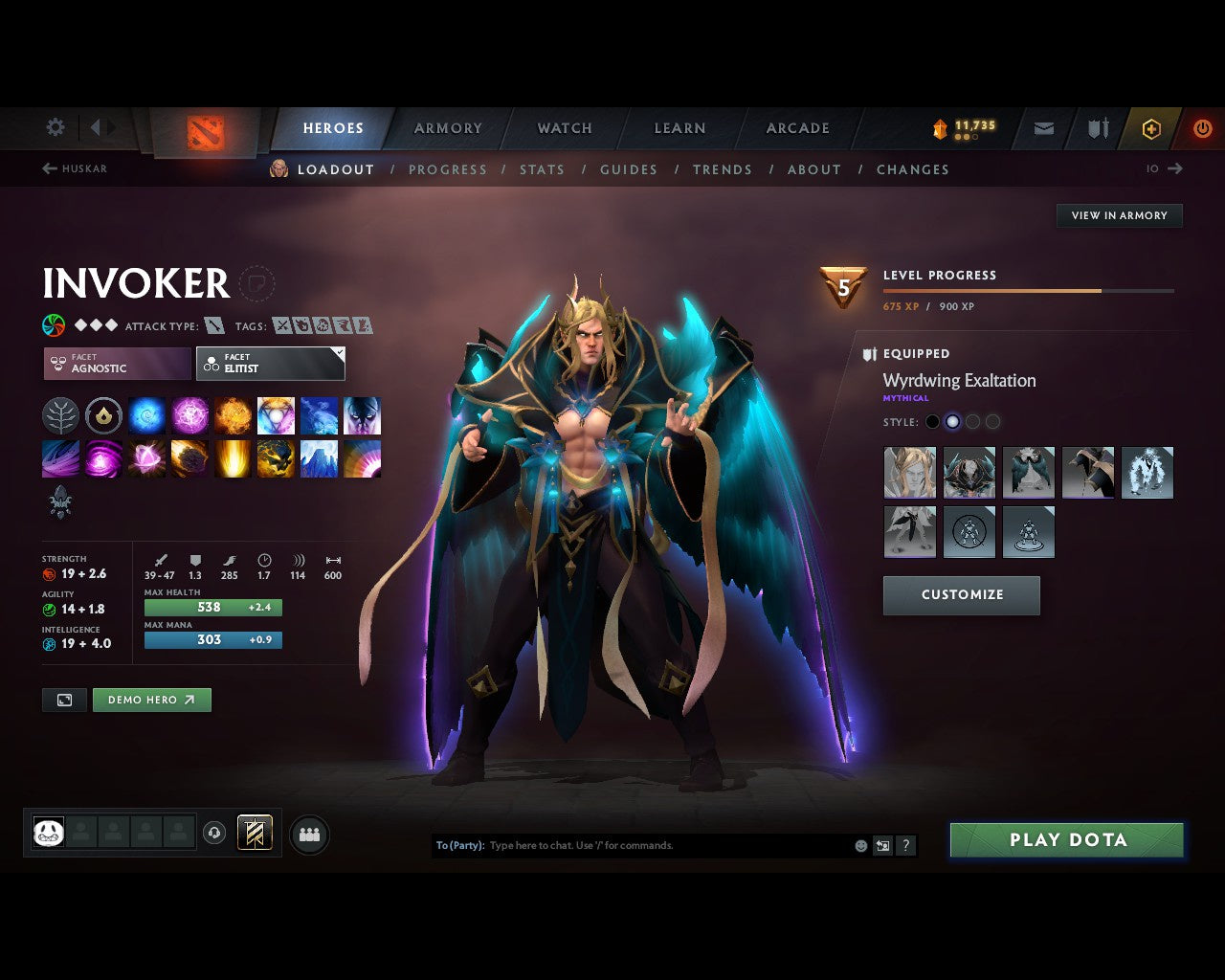Open the Arcade tab

[x=797, y=128]
